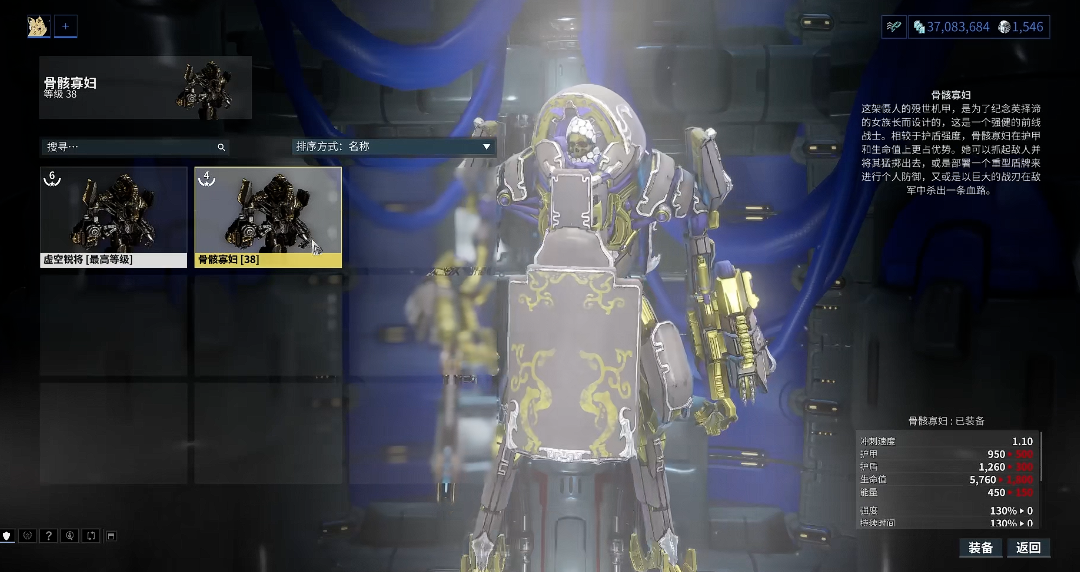Click the plus button beside the avatar
The height and width of the screenshot is (572, 1080).
point(65,27)
